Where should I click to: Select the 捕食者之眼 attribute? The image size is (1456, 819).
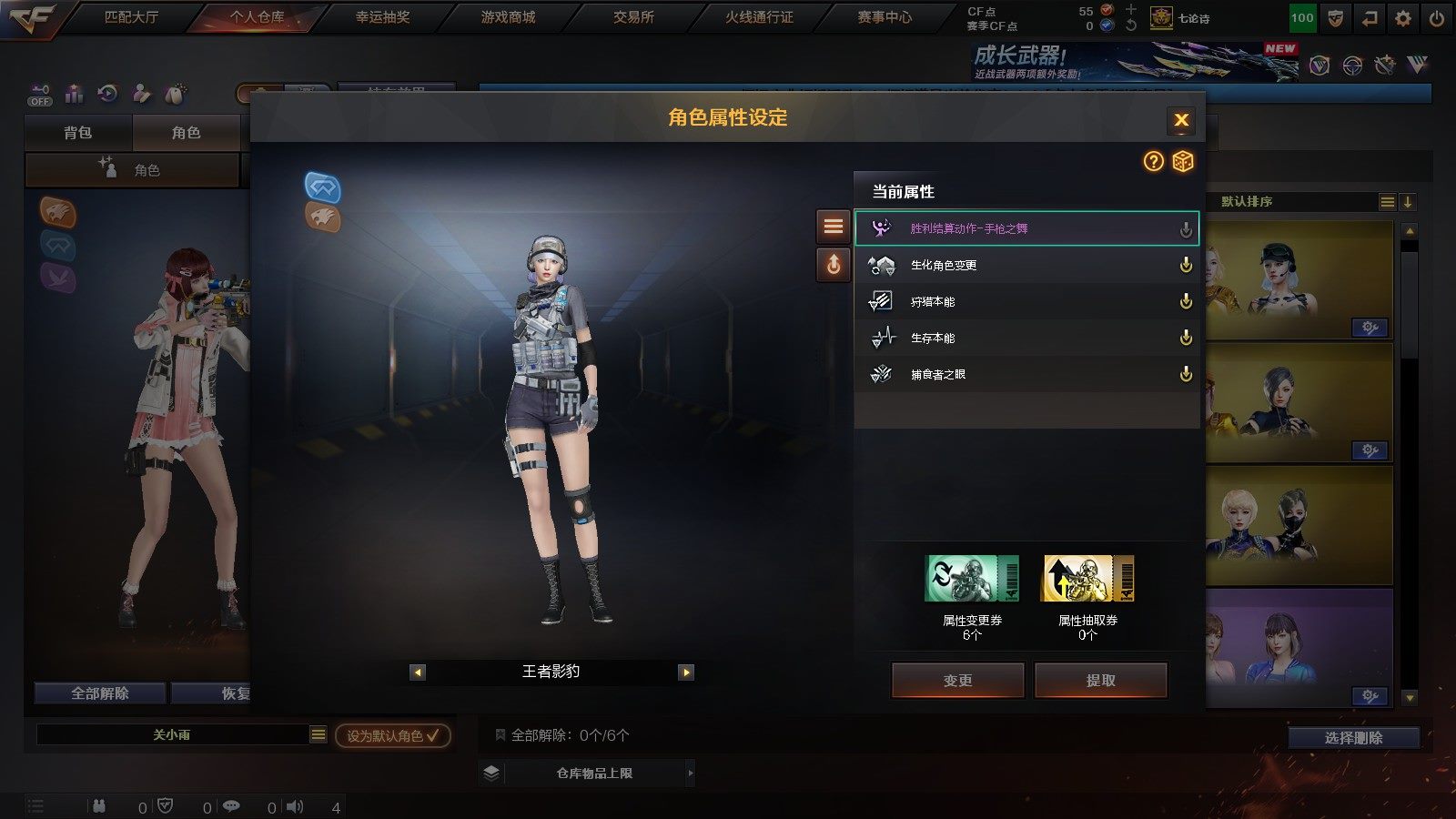coord(1026,374)
